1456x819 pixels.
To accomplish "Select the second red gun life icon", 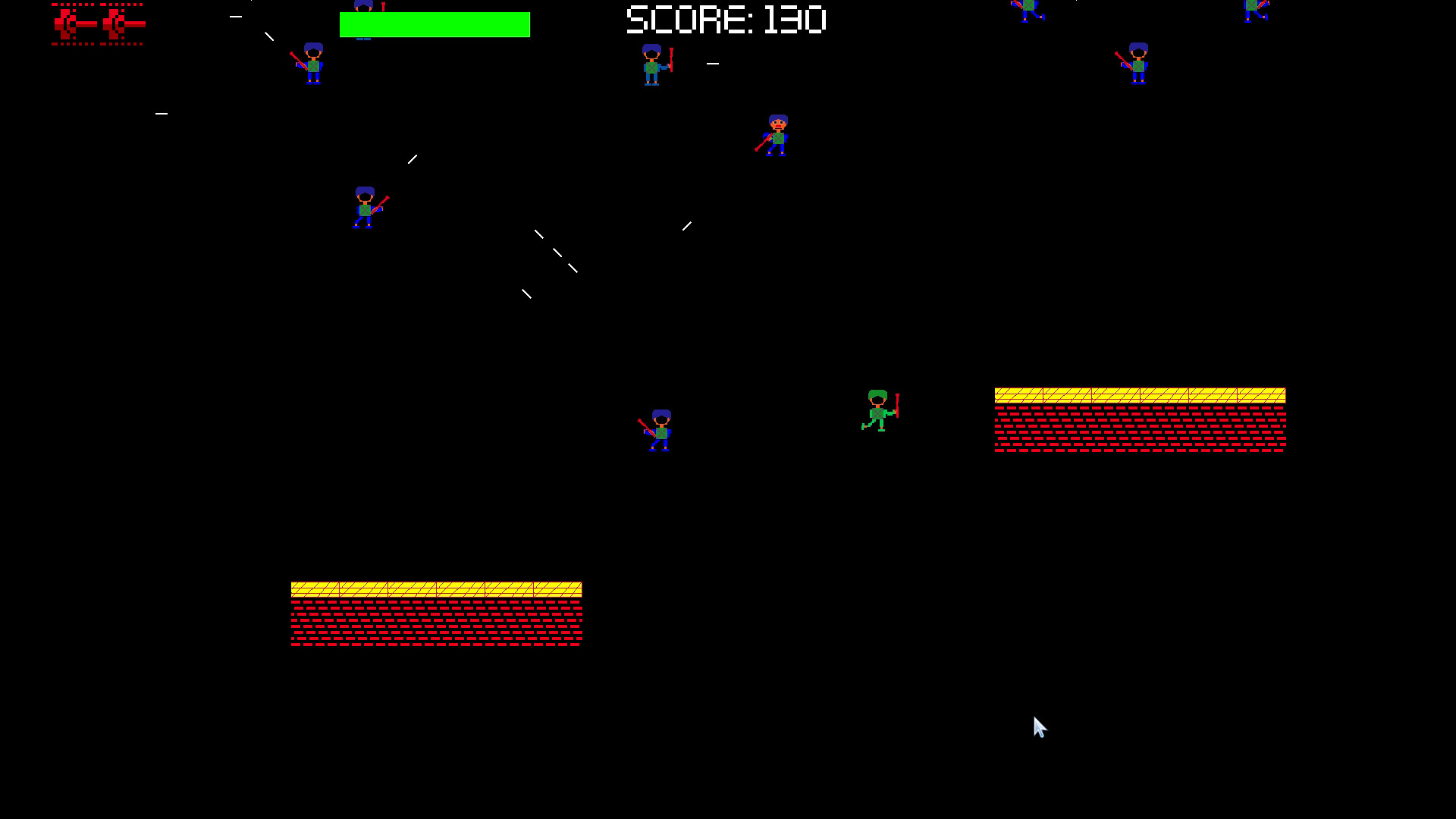I will [x=121, y=23].
